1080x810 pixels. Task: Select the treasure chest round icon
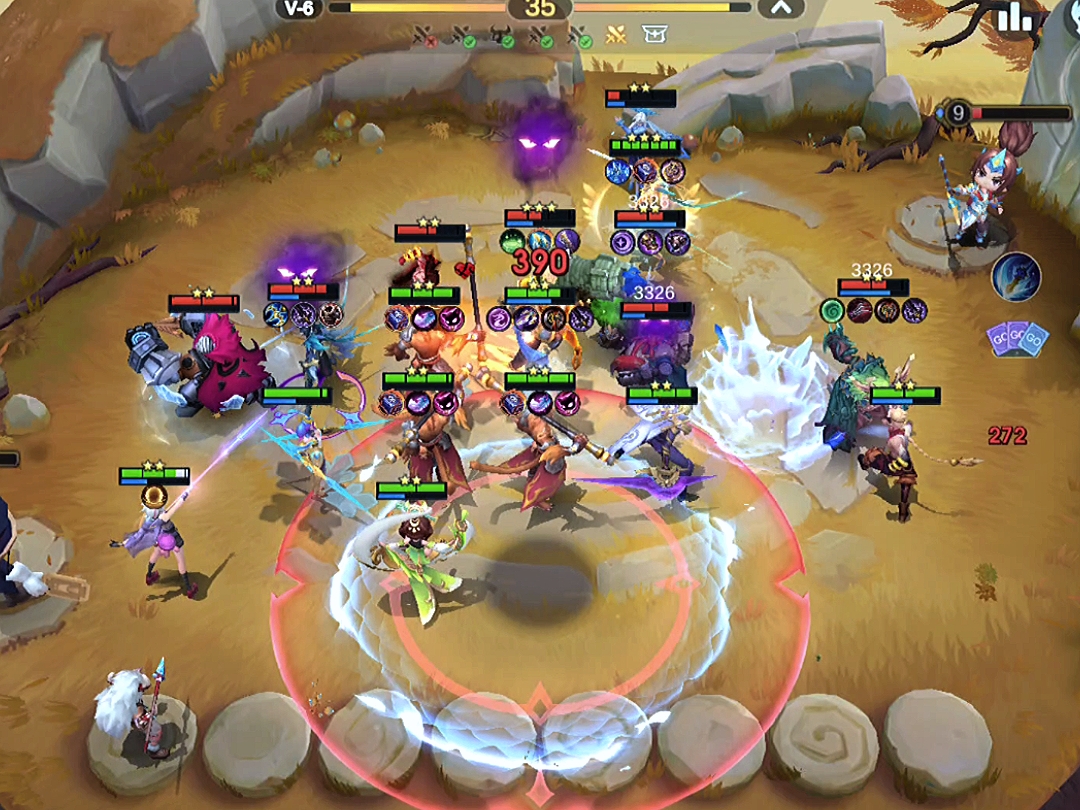[x=654, y=36]
